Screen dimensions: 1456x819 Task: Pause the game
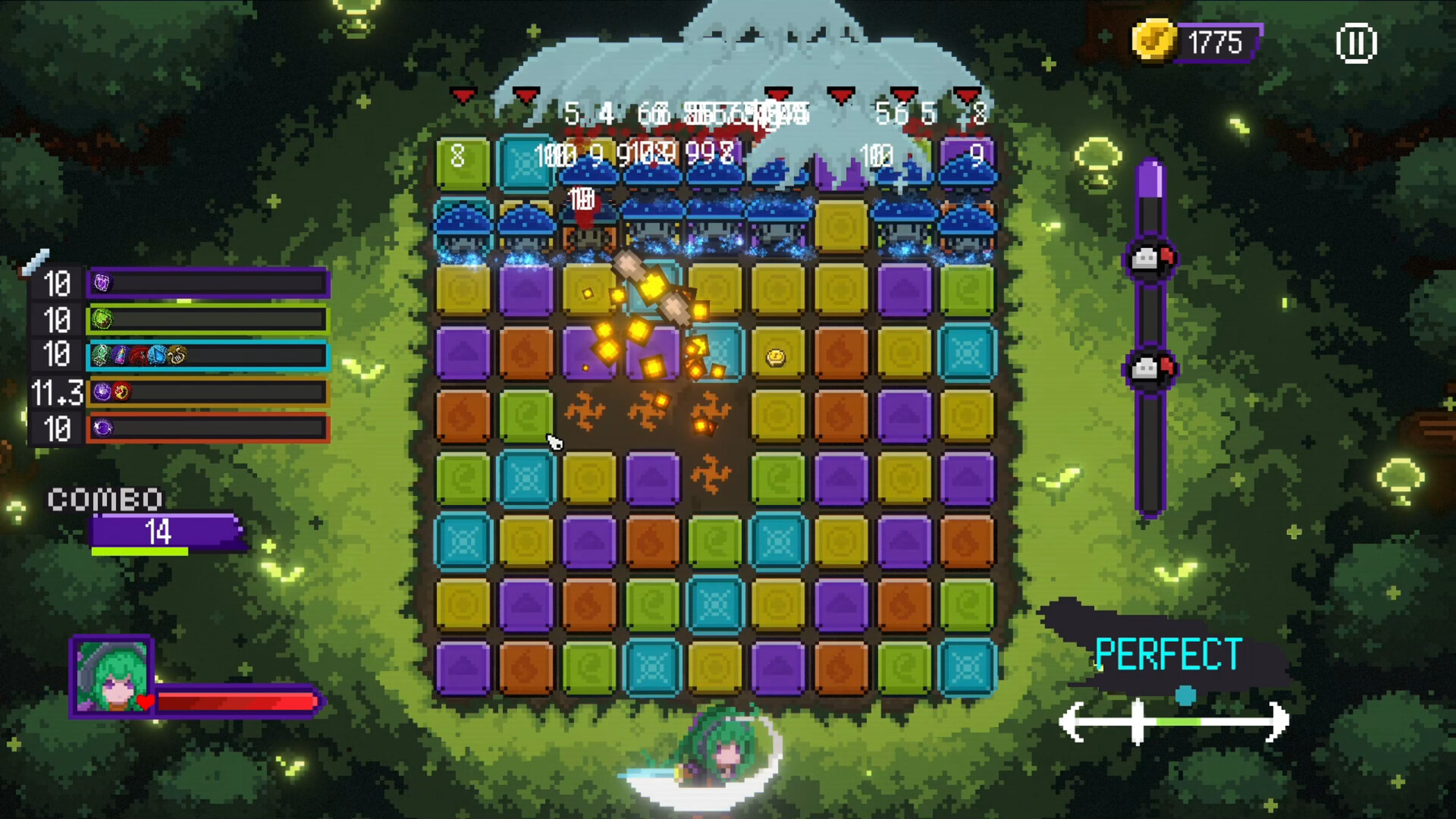tap(1356, 43)
